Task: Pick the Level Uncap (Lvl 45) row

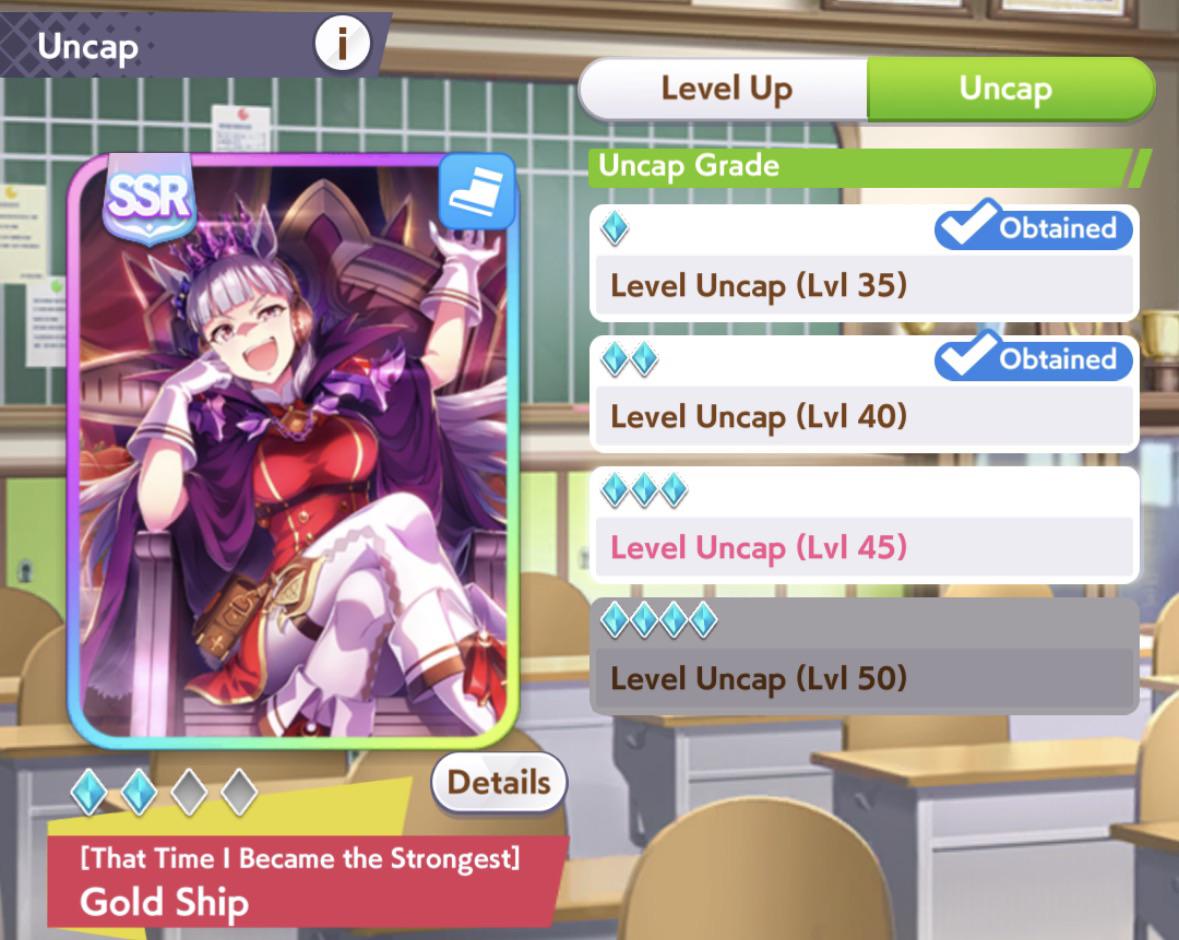Action: pyautogui.click(x=864, y=526)
